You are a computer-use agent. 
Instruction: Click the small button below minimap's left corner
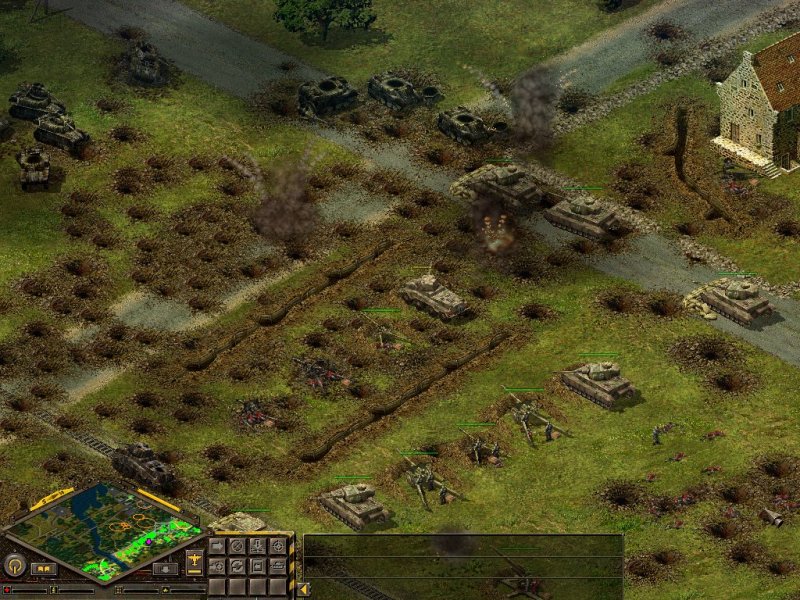pyautogui.click(x=43, y=568)
